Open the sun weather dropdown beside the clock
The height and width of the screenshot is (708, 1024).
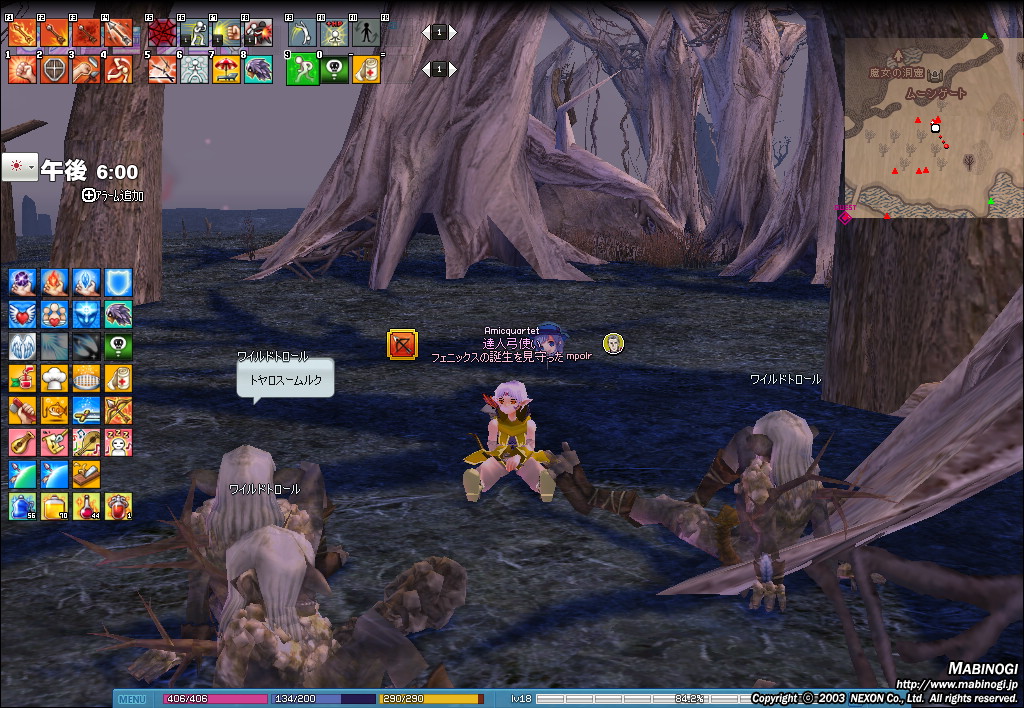[19, 167]
